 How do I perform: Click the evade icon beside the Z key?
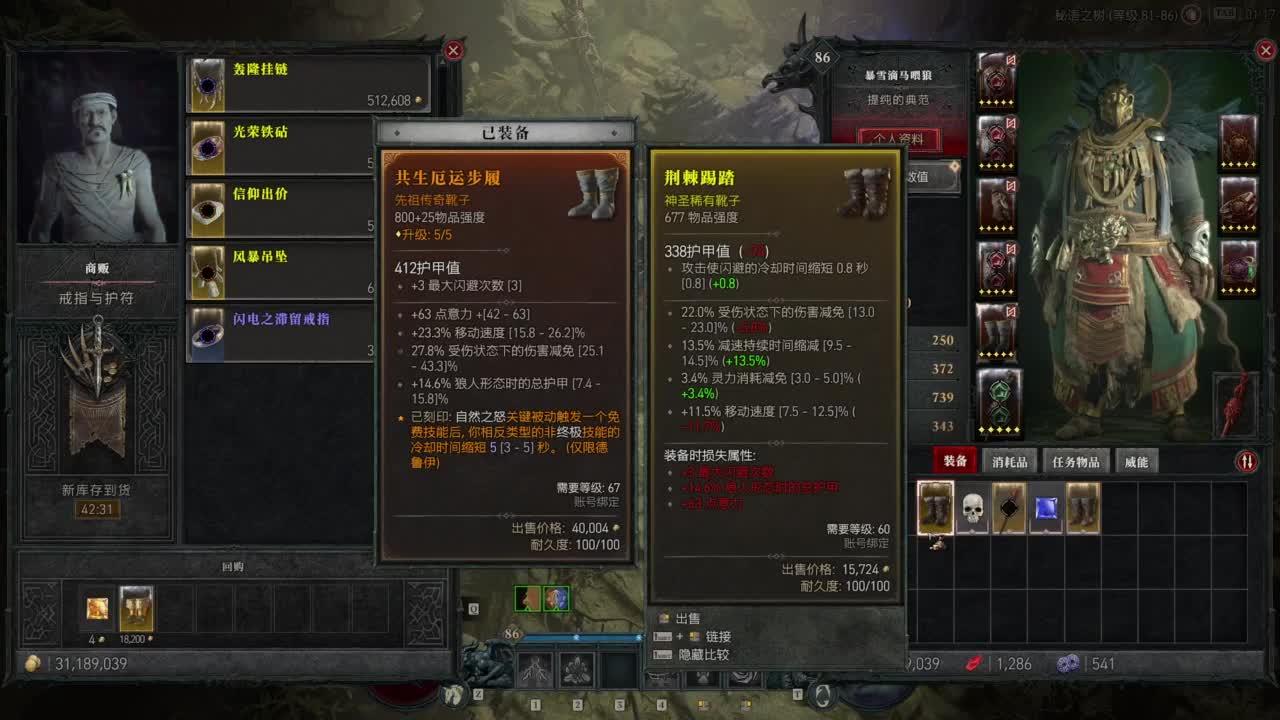453,693
